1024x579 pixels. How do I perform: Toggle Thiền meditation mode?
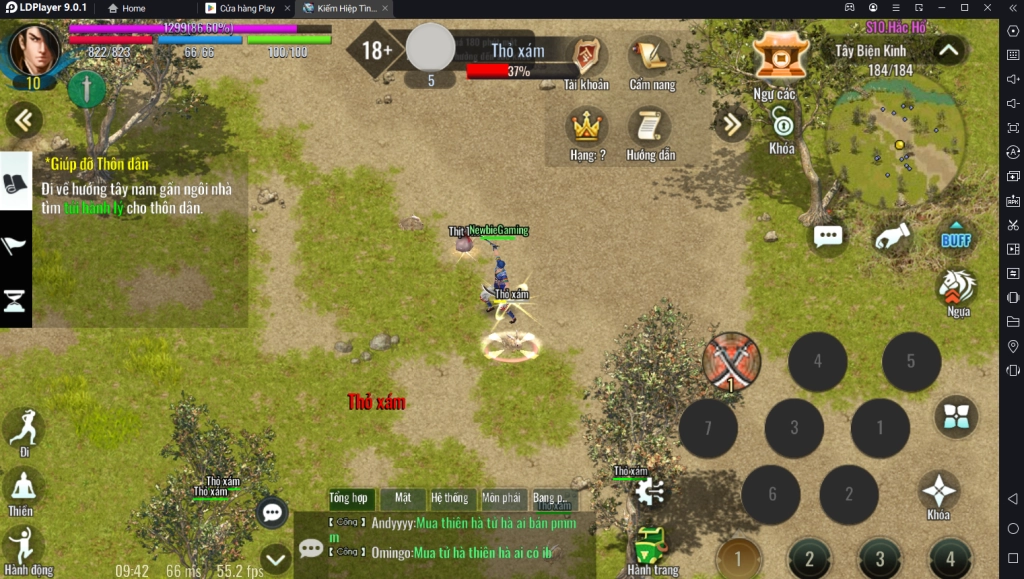coord(22,490)
